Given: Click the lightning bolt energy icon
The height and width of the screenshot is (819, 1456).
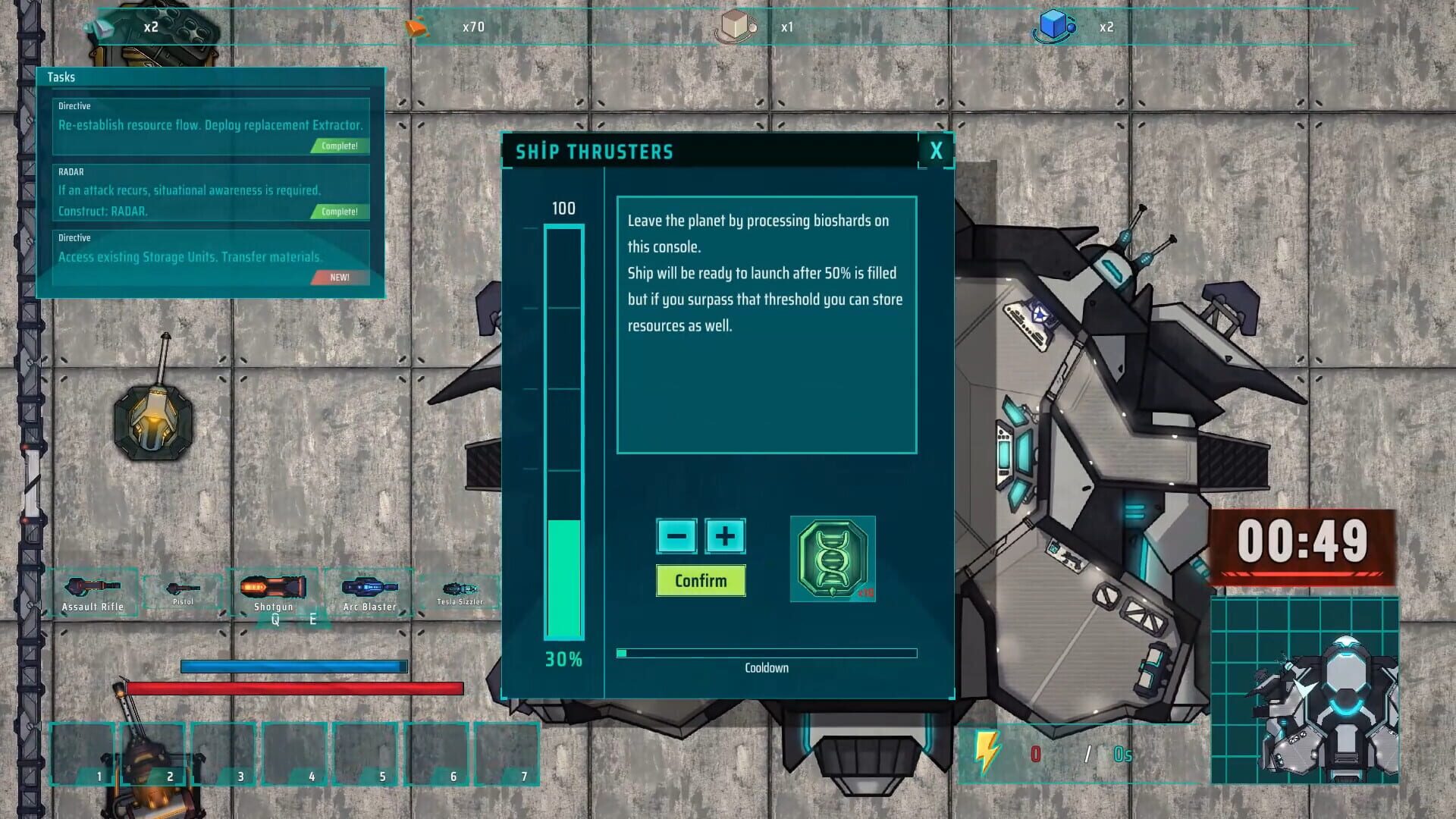Looking at the screenshot, I should tap(986, 748).
